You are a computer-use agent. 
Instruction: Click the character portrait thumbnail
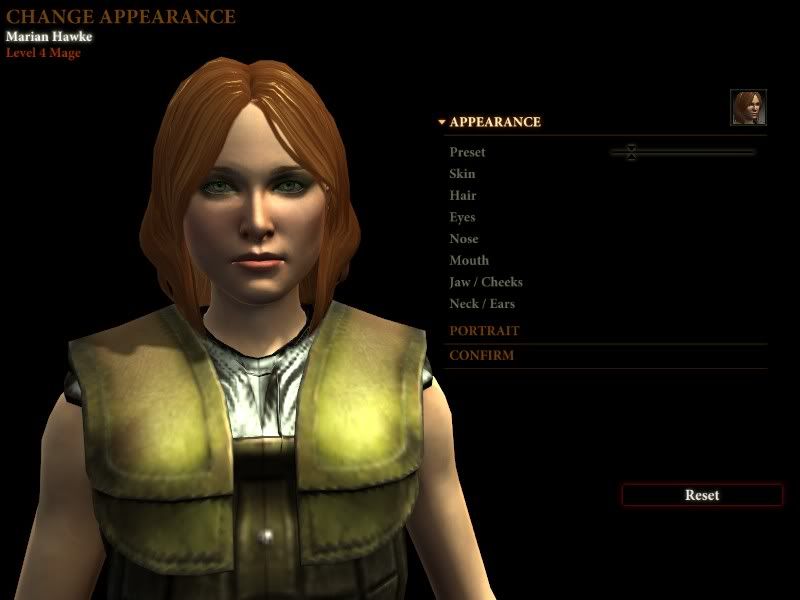(748, 108)
